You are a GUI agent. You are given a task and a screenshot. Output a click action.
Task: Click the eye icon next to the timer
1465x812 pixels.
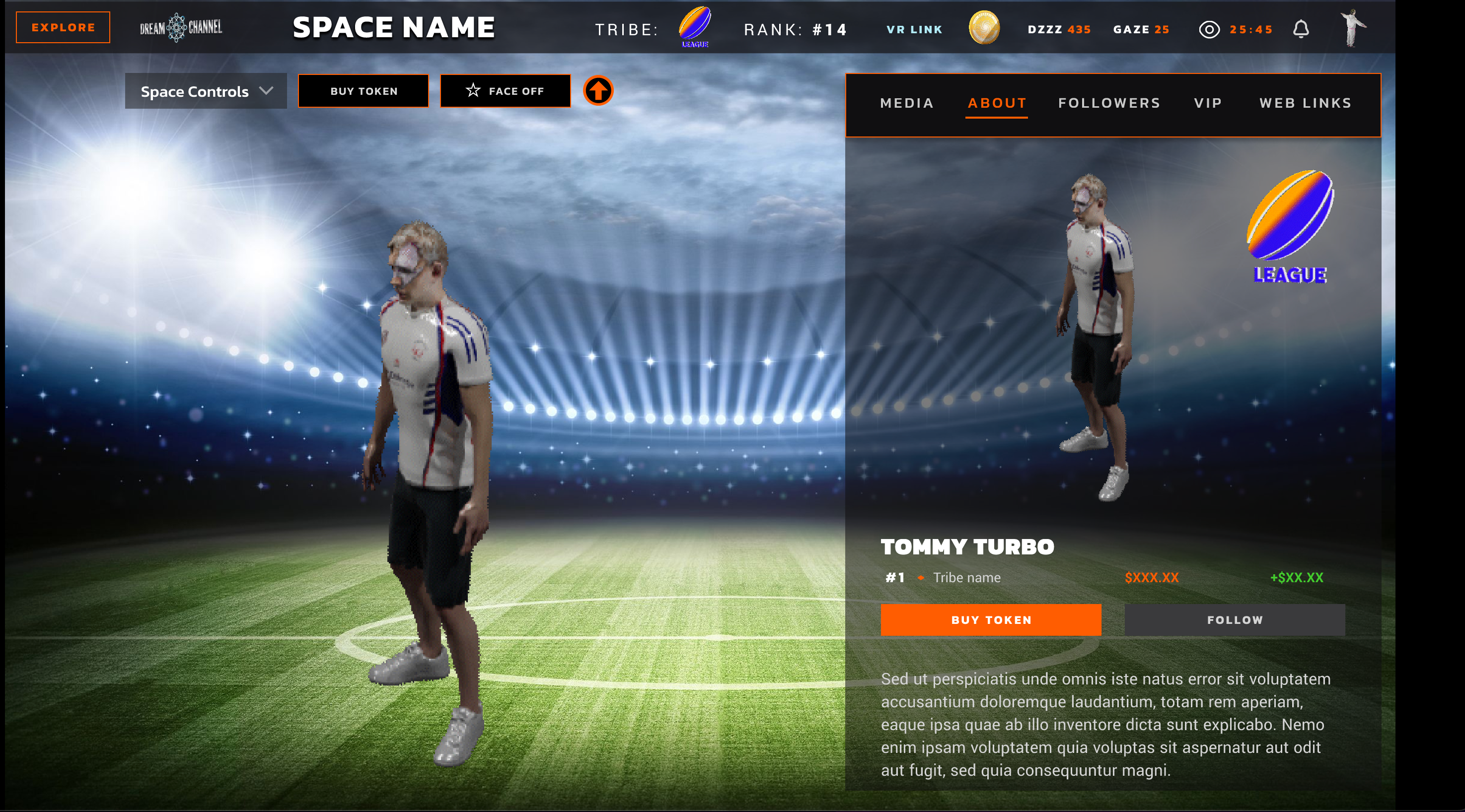click(x=1210, y=30)
